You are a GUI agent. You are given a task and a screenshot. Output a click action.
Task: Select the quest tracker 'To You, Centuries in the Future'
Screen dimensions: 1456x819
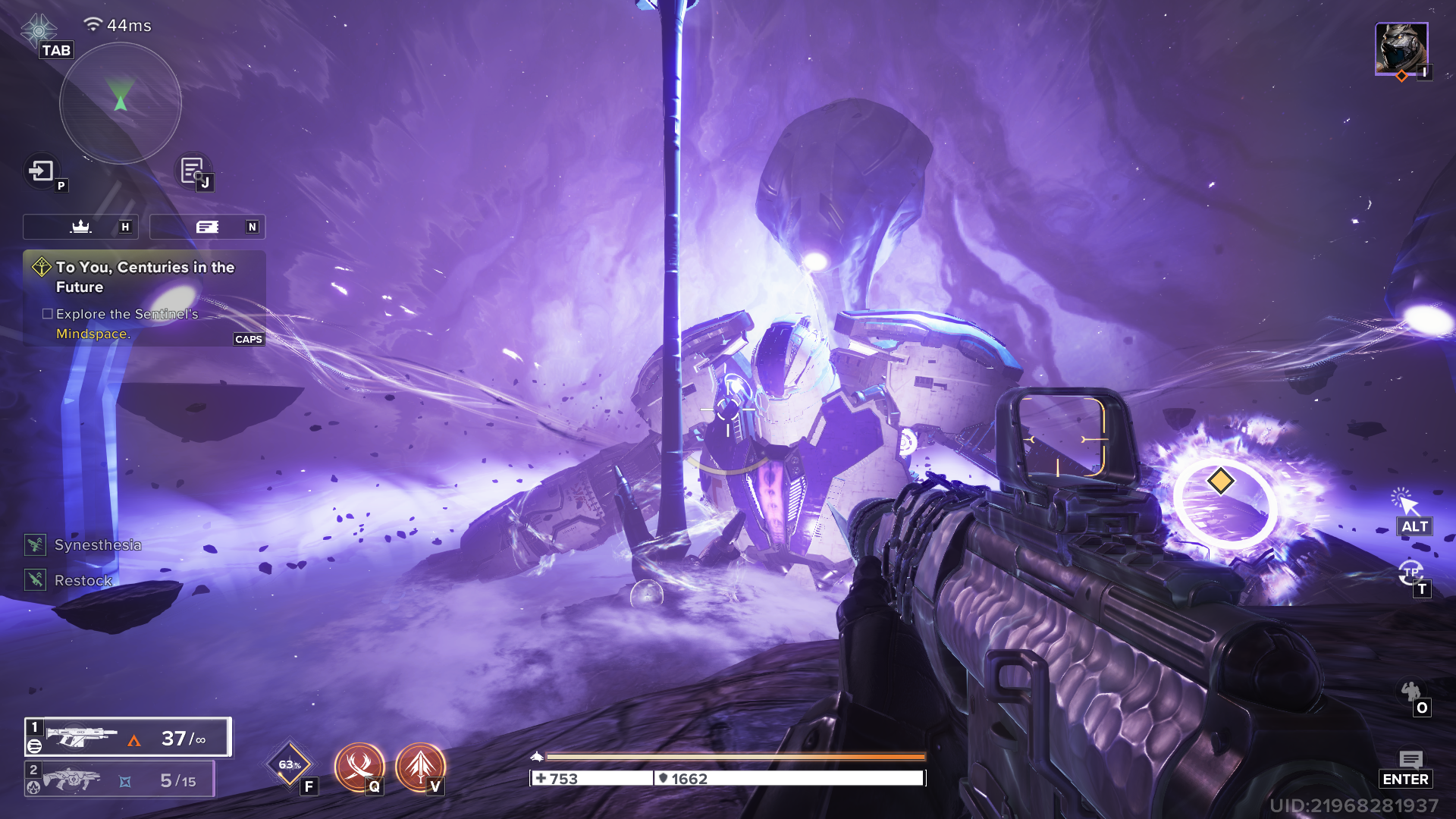pyautogui.click(x=144, y=277)
